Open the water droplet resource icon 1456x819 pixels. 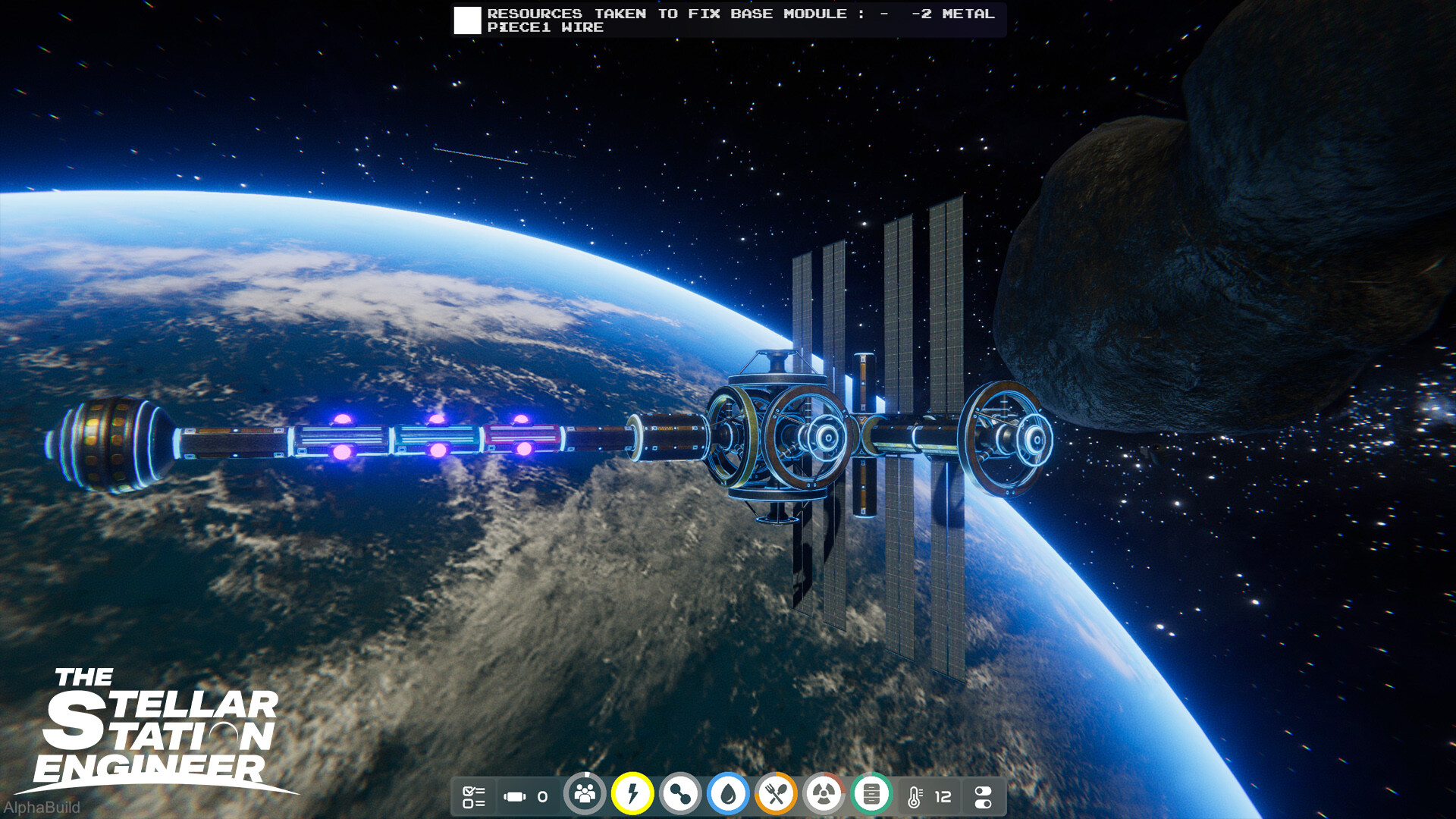(727, 795)
